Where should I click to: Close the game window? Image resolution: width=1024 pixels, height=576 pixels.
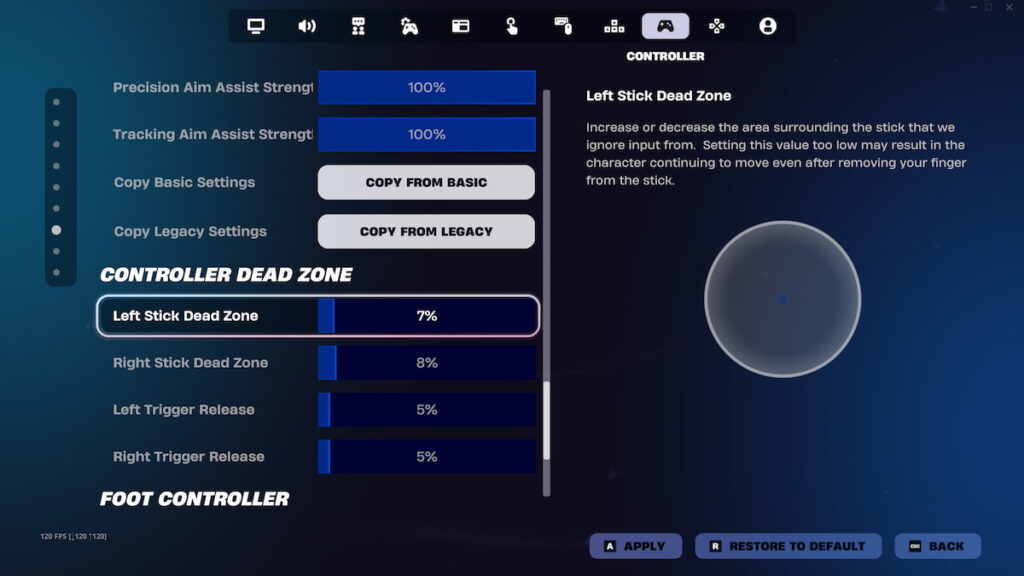coord(1010,7)
